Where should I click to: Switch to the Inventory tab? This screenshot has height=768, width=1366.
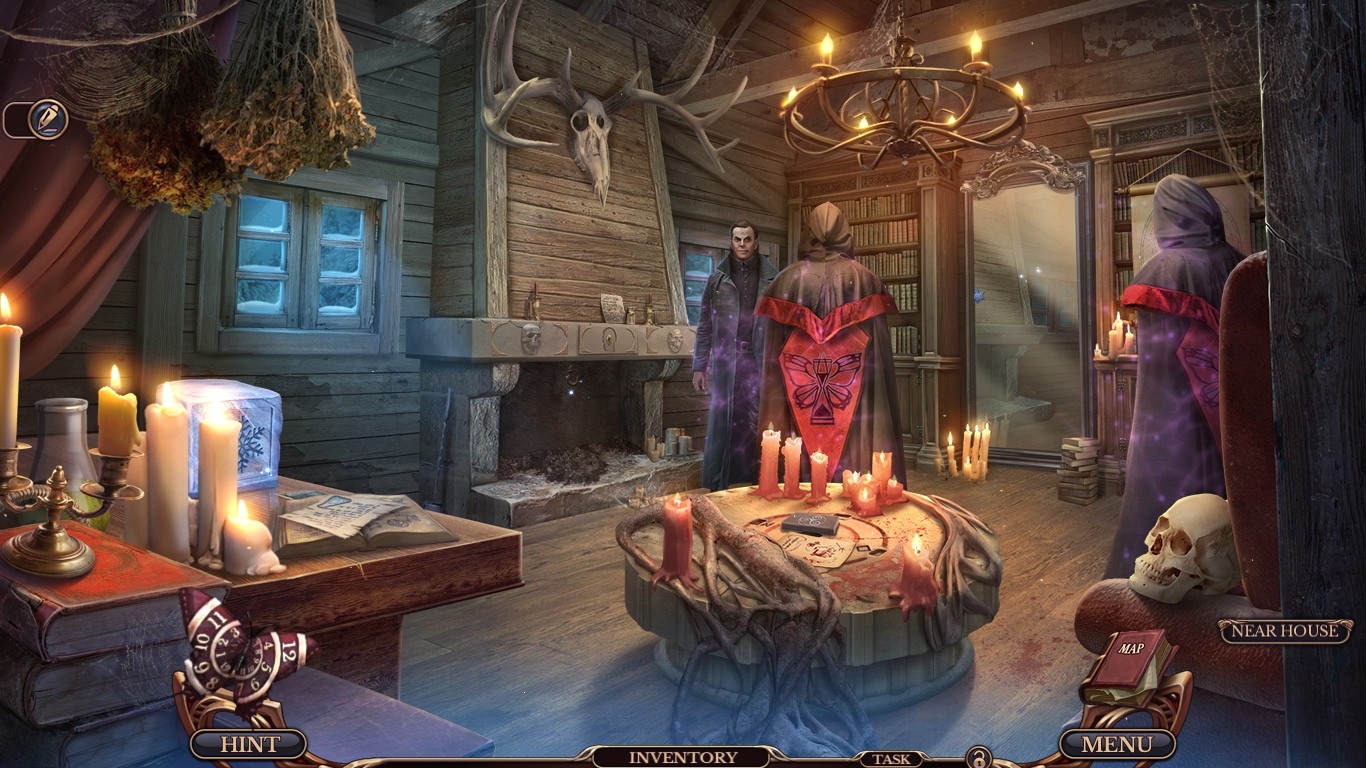coord(683,758)
